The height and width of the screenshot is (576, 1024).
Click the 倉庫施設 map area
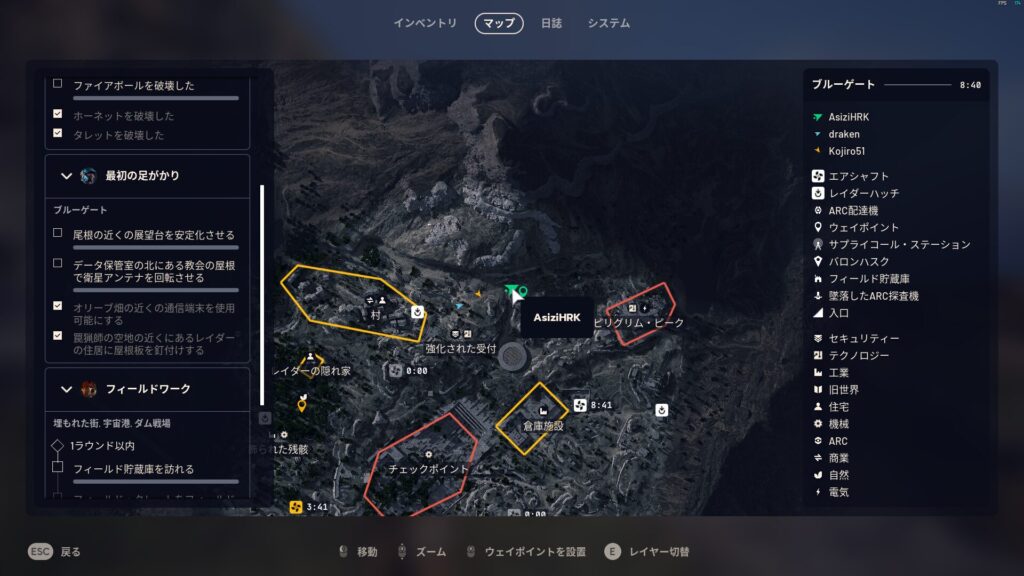click(543, 425)
